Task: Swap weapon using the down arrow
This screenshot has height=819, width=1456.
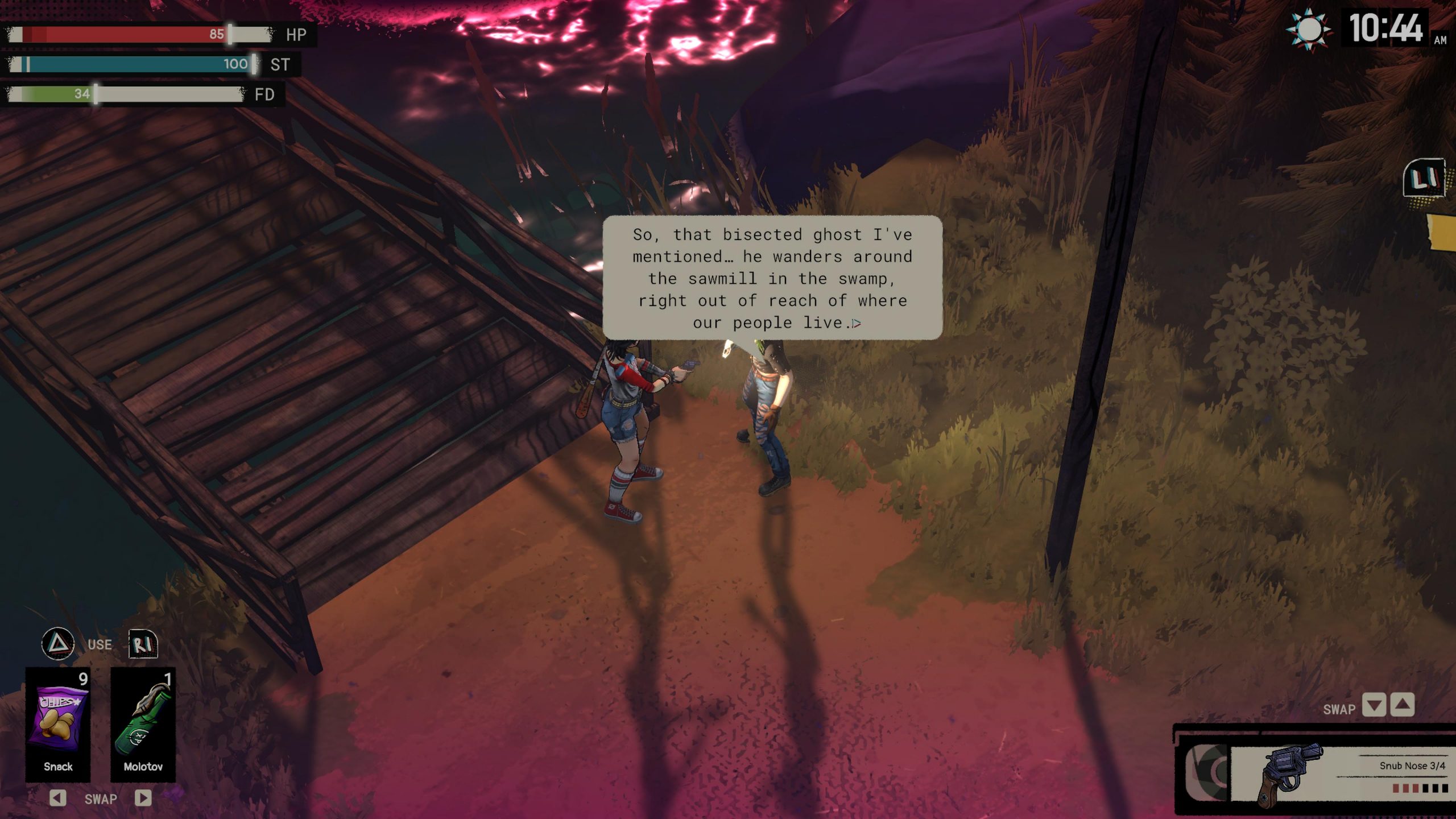Action: pos(1374,706)
